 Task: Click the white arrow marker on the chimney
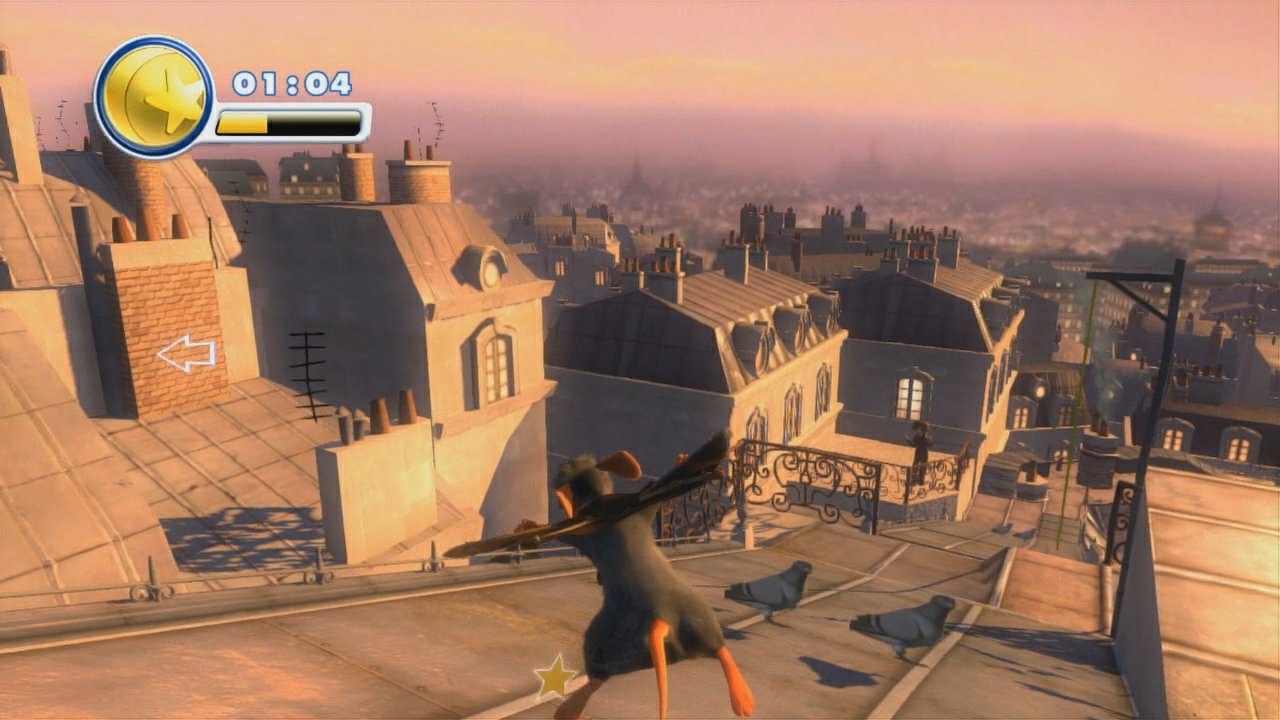(187, 352)
